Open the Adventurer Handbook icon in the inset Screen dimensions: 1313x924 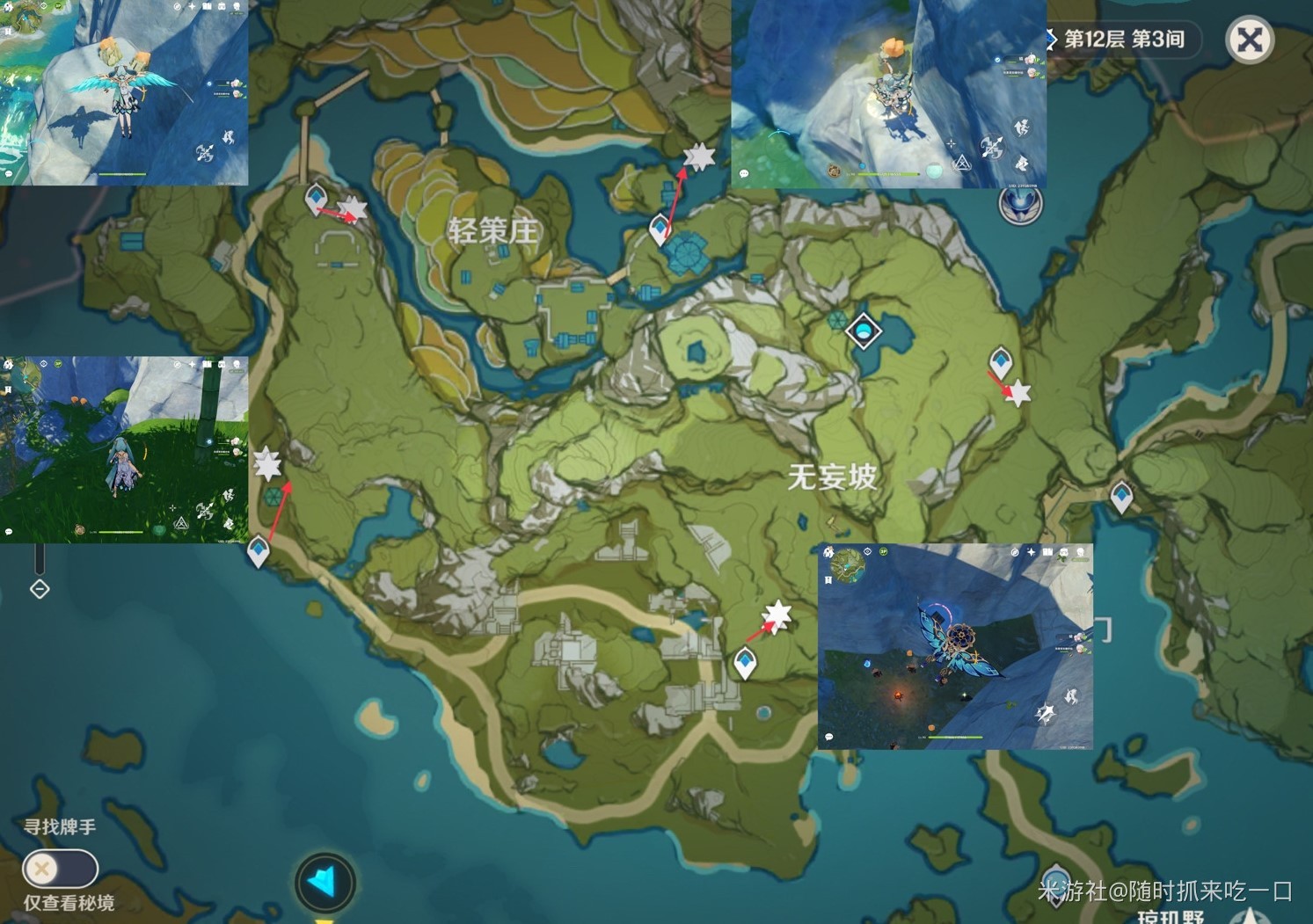coord(1047,552)
